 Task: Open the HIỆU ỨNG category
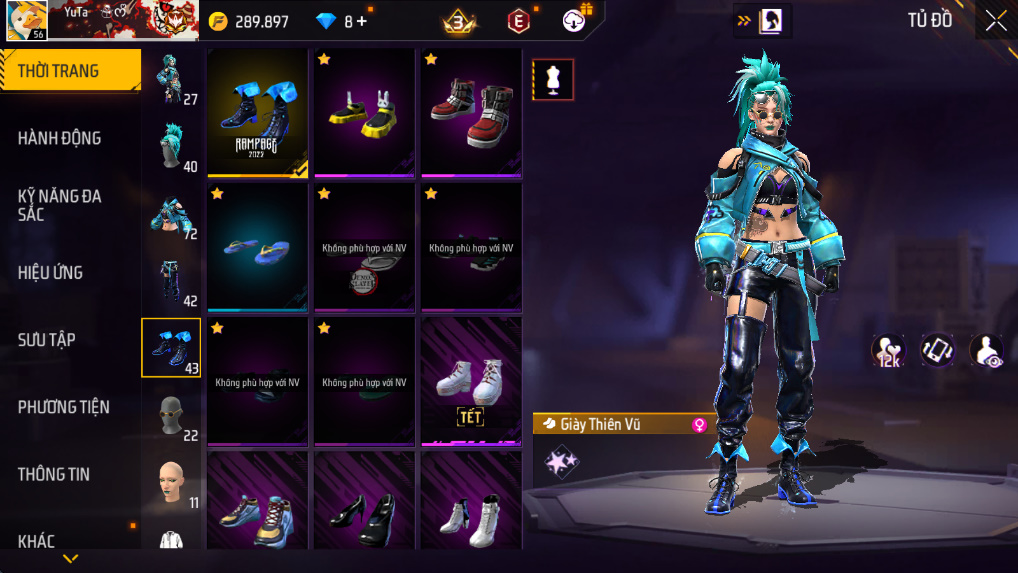(x=51, y=272)
